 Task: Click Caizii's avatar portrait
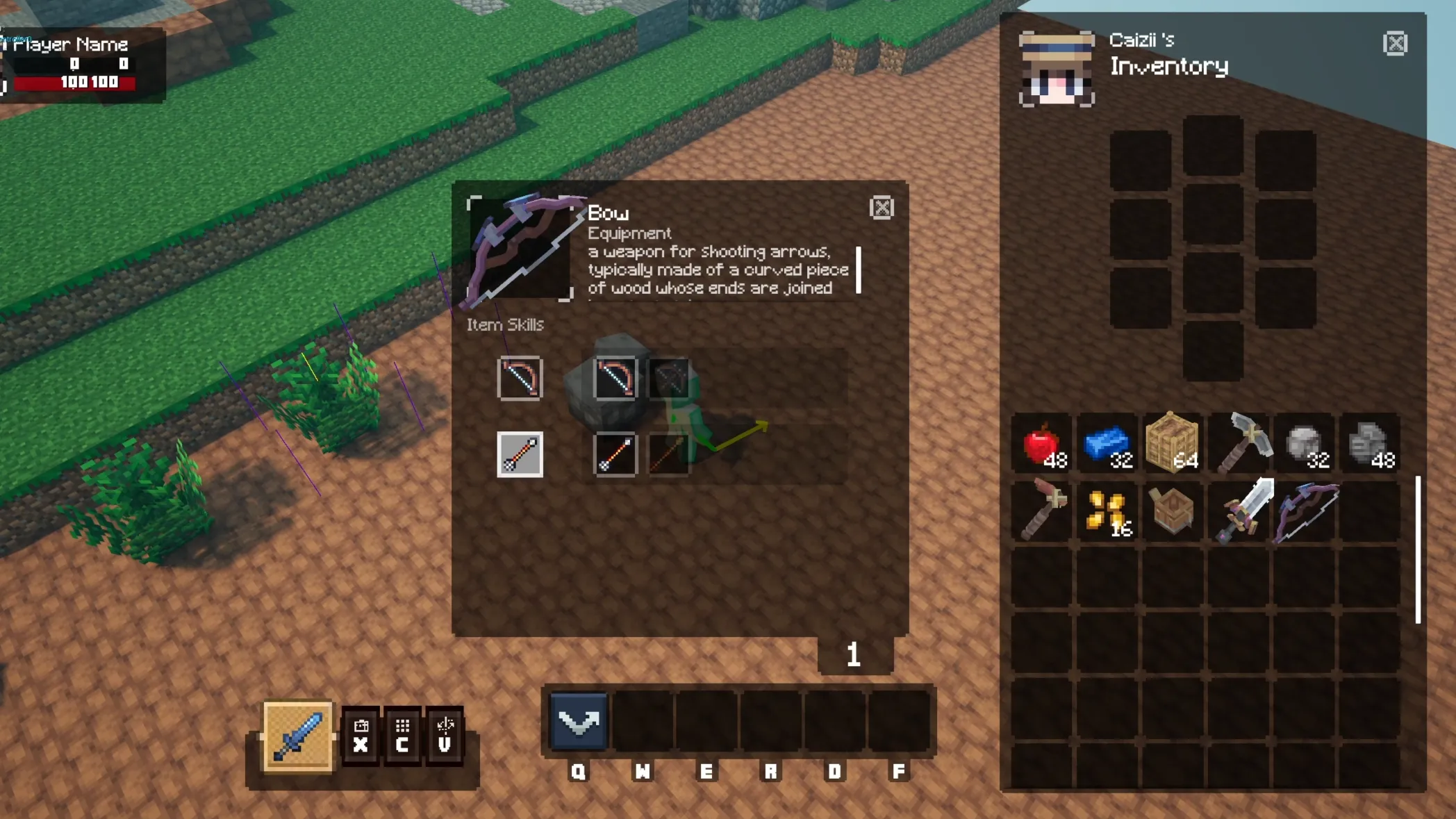coord(1057,69)
